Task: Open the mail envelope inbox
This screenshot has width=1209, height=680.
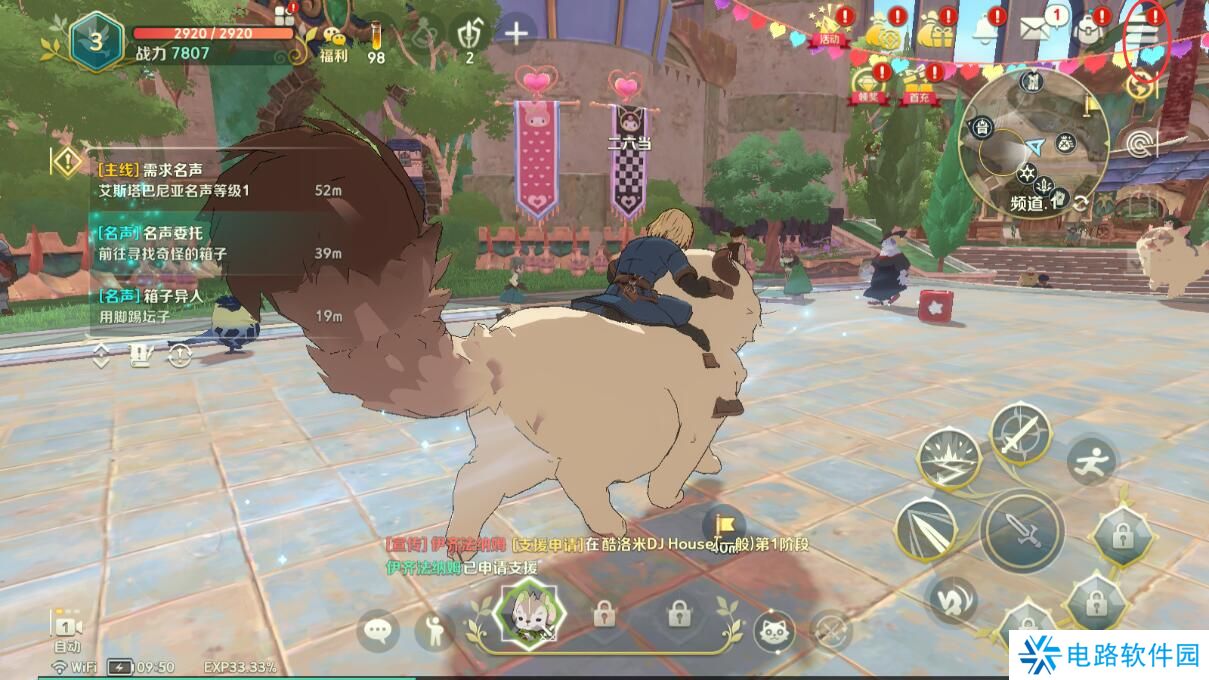Action: (x=1036, y=28)
